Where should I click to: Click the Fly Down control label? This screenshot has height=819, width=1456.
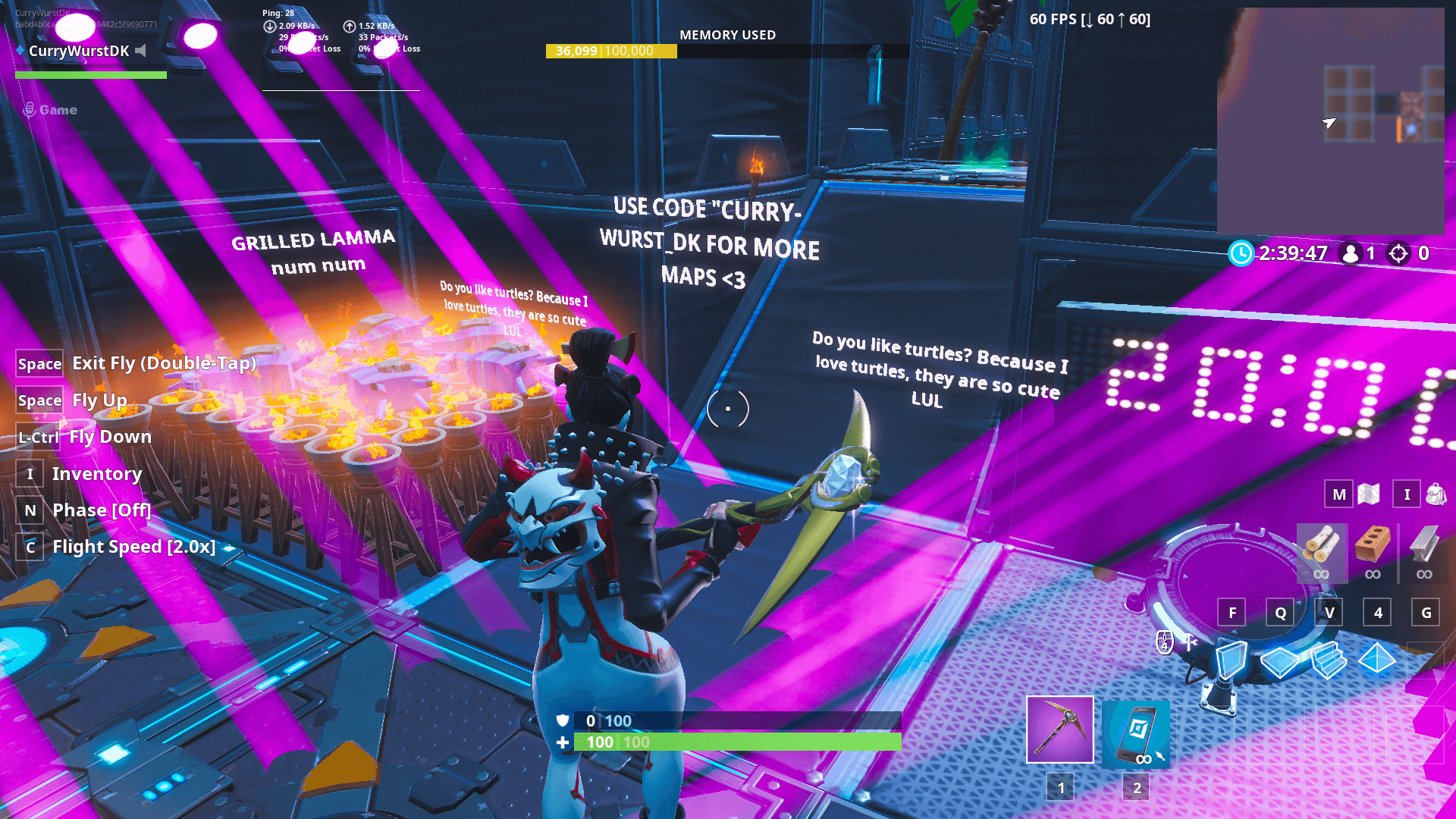111,437
